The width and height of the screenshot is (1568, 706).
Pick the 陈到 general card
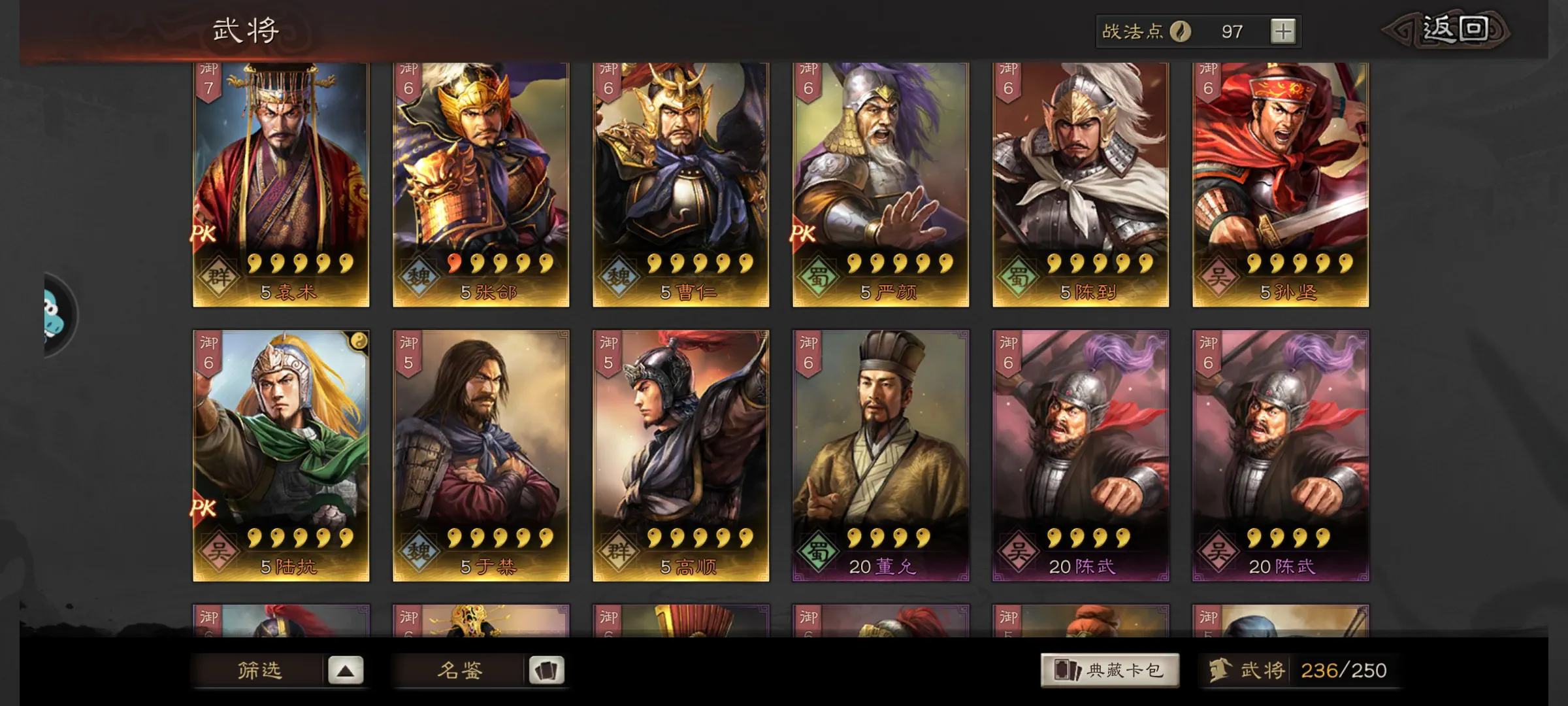1081,183
